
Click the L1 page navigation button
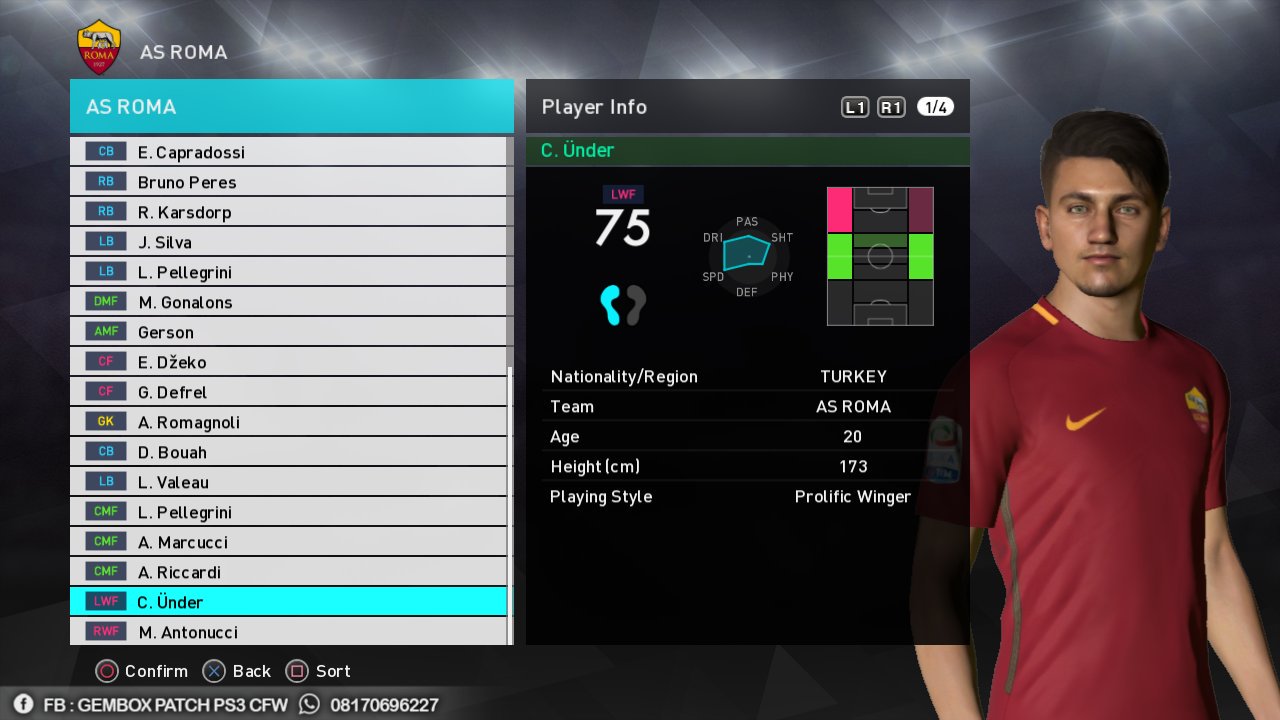(854, 106)
